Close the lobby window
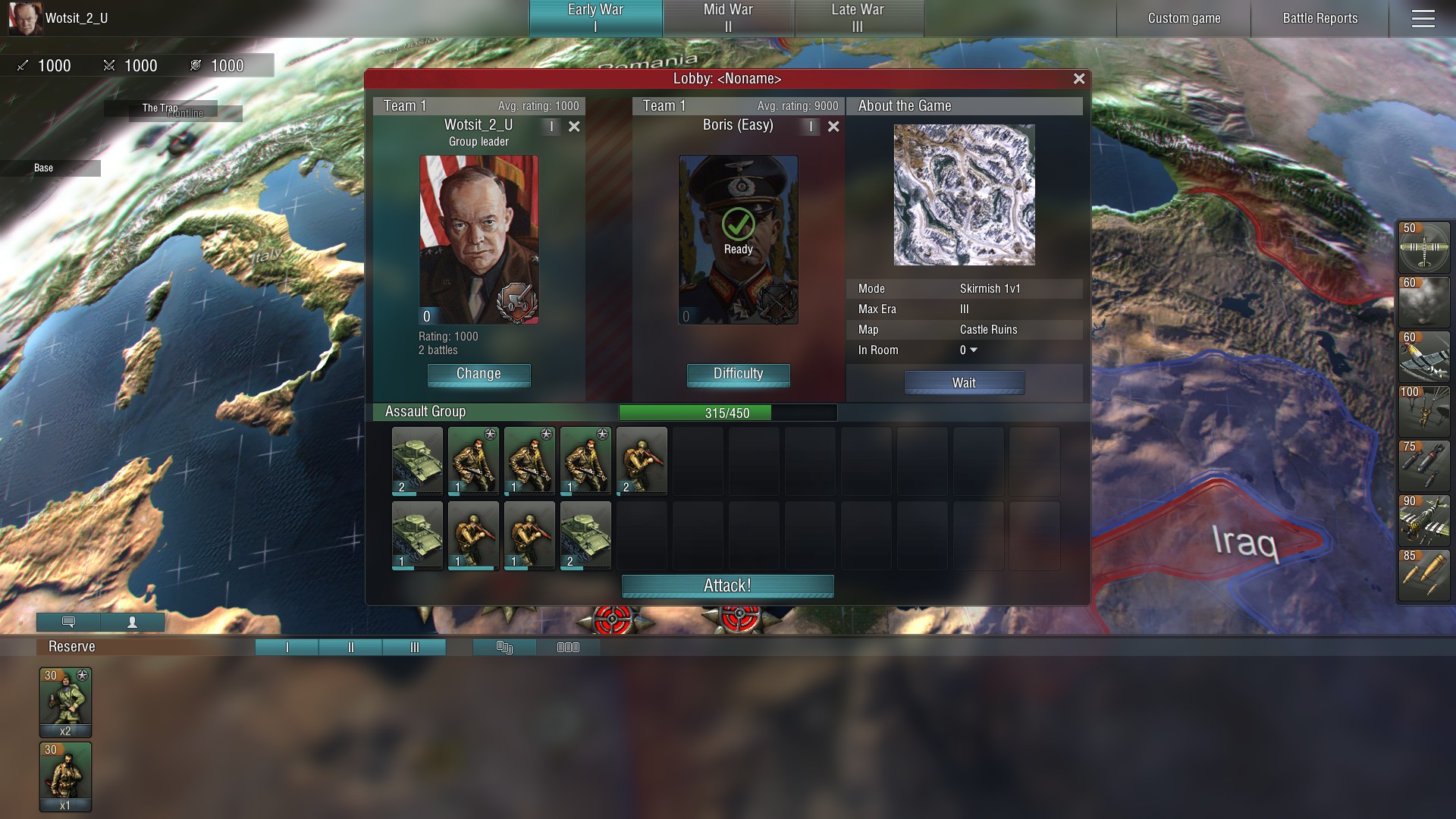 pos(1079,79)
